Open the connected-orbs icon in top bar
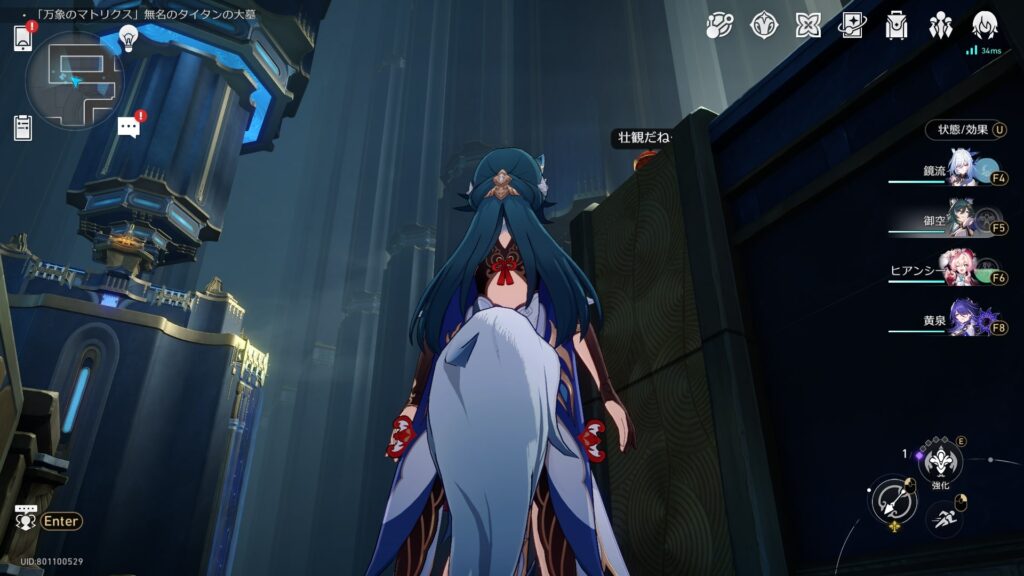Screen dimensions: 1024x576 720,25
